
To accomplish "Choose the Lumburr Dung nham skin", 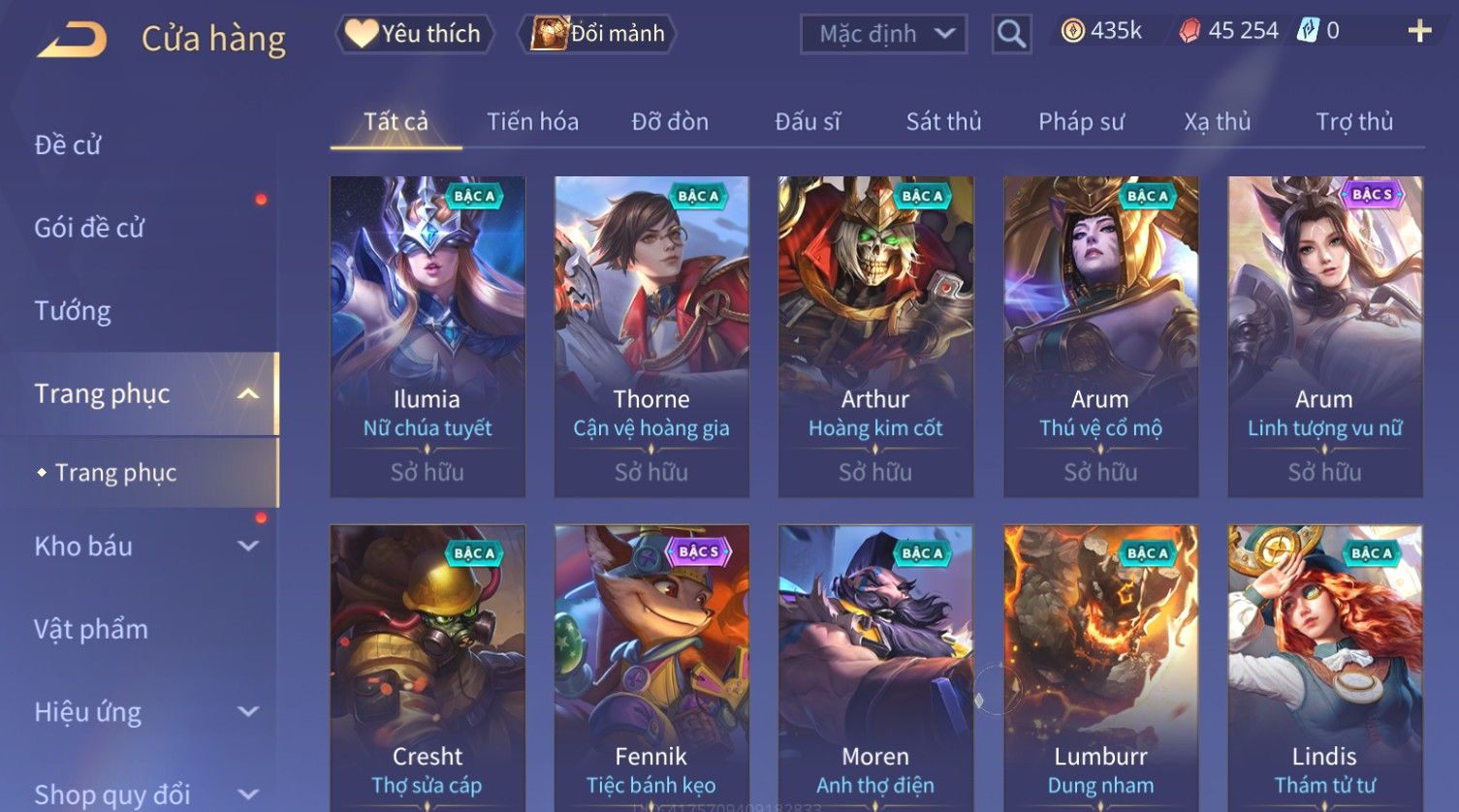I will (1100, 669).
